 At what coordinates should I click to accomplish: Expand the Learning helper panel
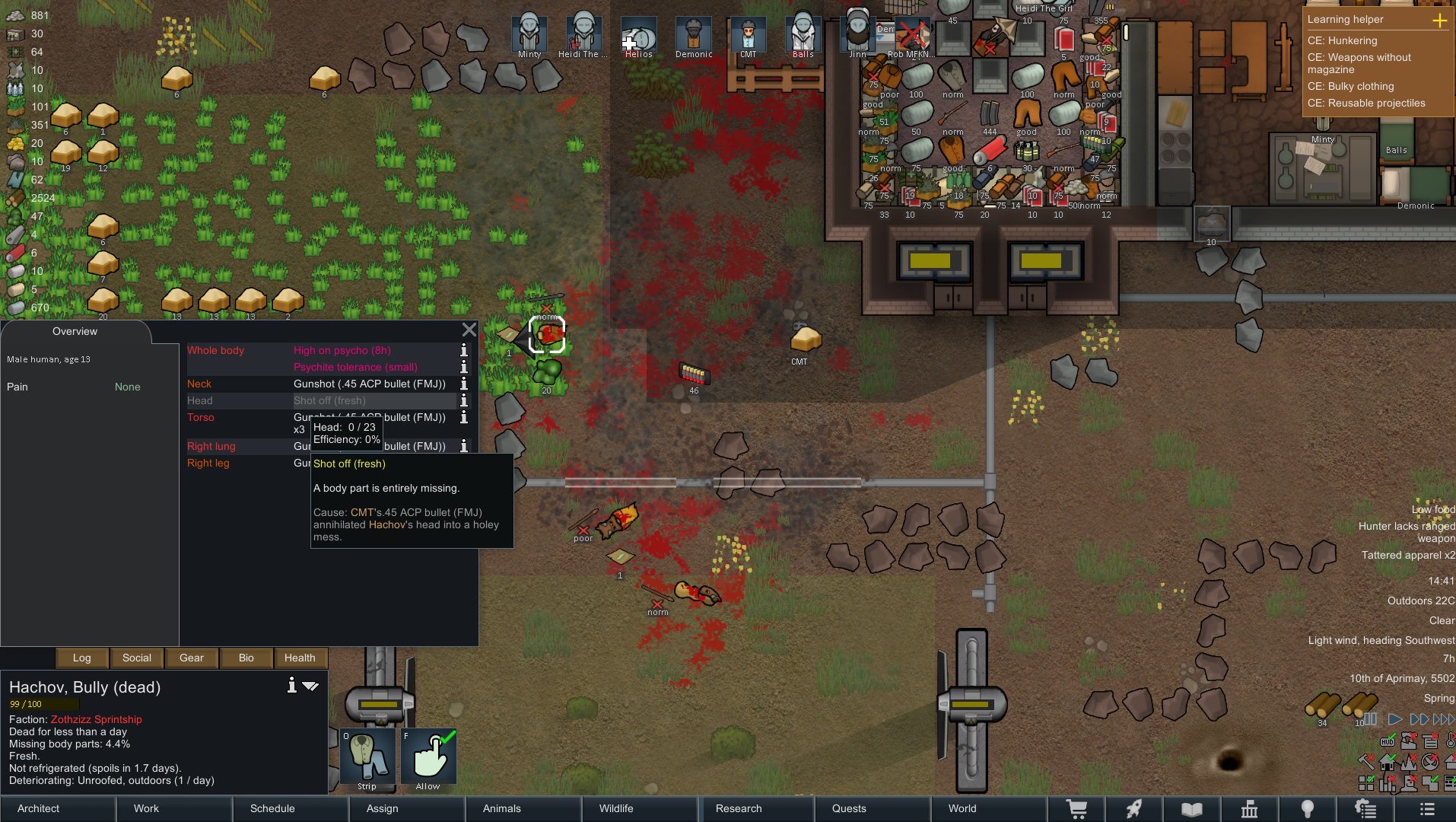click(x=1441, y=21)
